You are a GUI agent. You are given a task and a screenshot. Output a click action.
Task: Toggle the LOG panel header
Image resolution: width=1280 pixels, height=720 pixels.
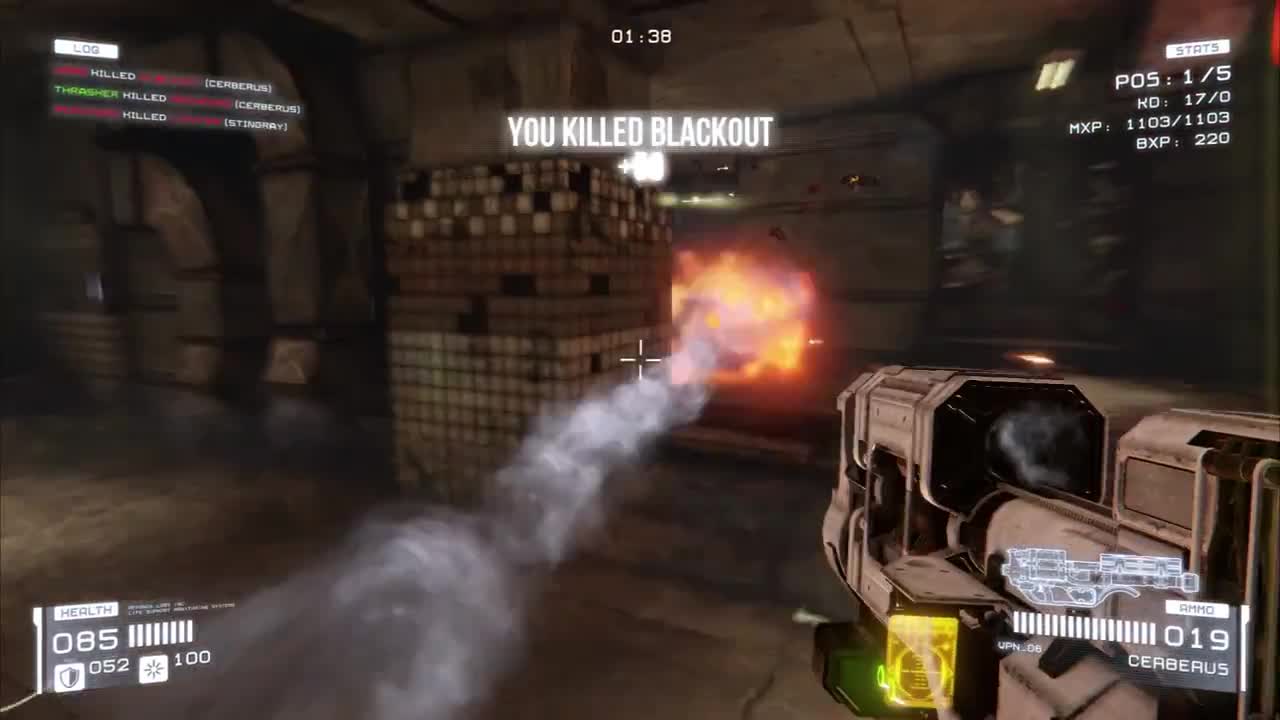click(x=85, y=48)
